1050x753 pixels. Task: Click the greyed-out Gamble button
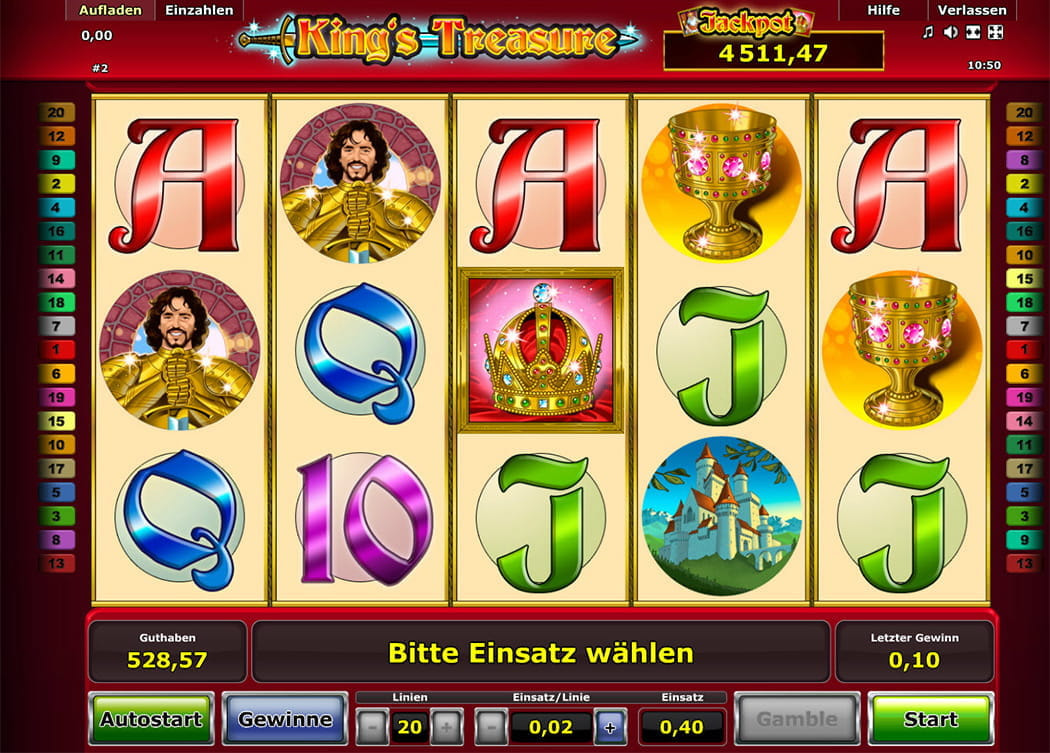[797, 719]
